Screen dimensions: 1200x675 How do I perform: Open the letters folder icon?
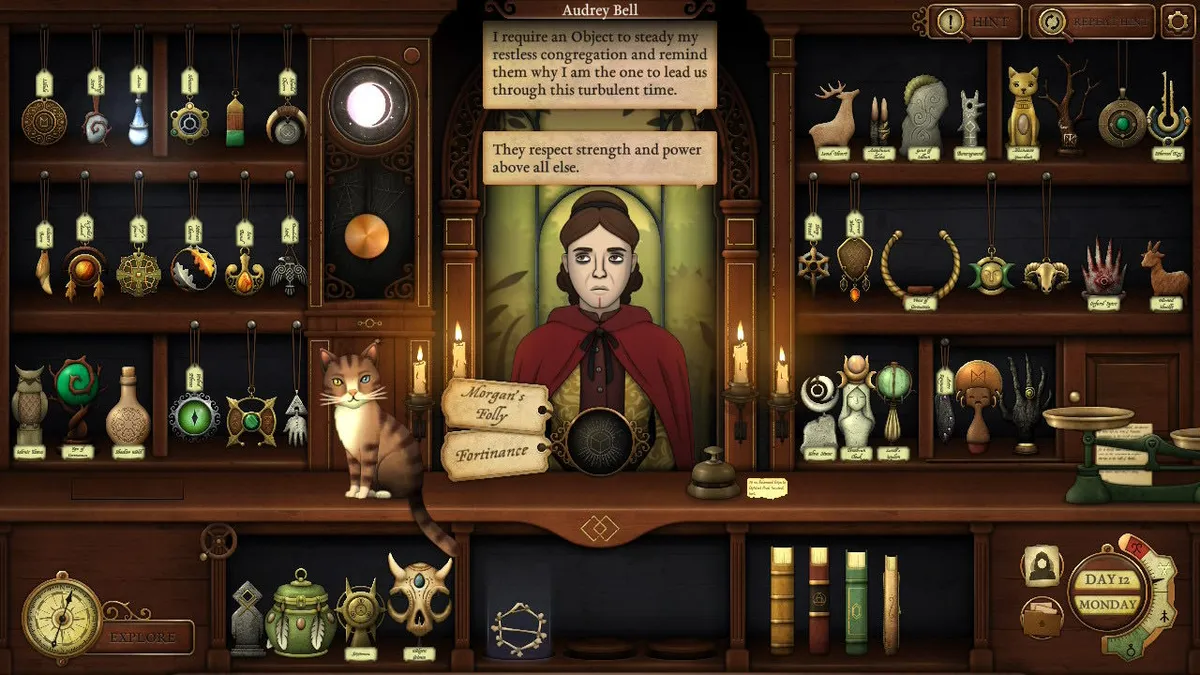point(1041,617)
